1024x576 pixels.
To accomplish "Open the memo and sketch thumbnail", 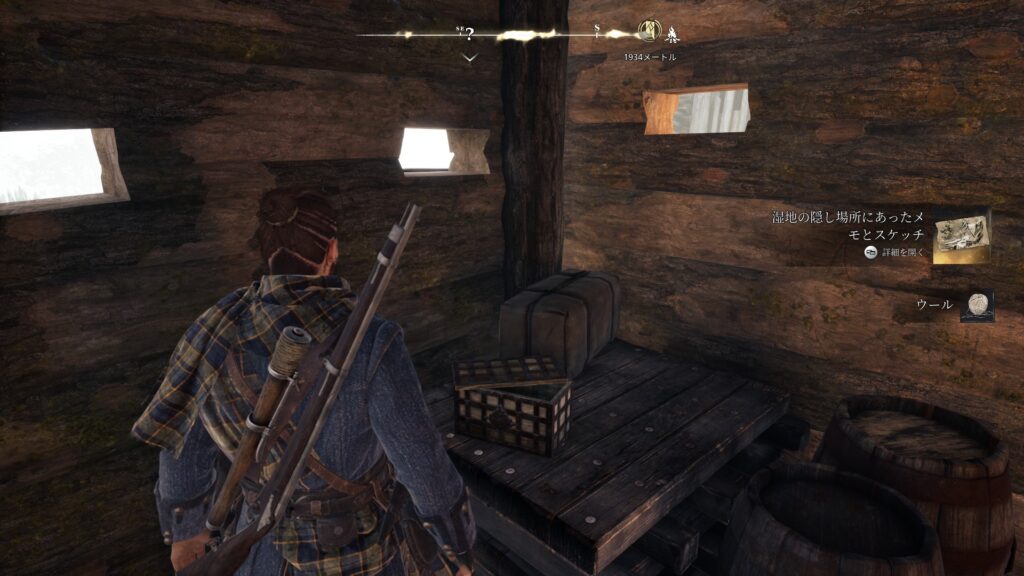I will point(961,237).
